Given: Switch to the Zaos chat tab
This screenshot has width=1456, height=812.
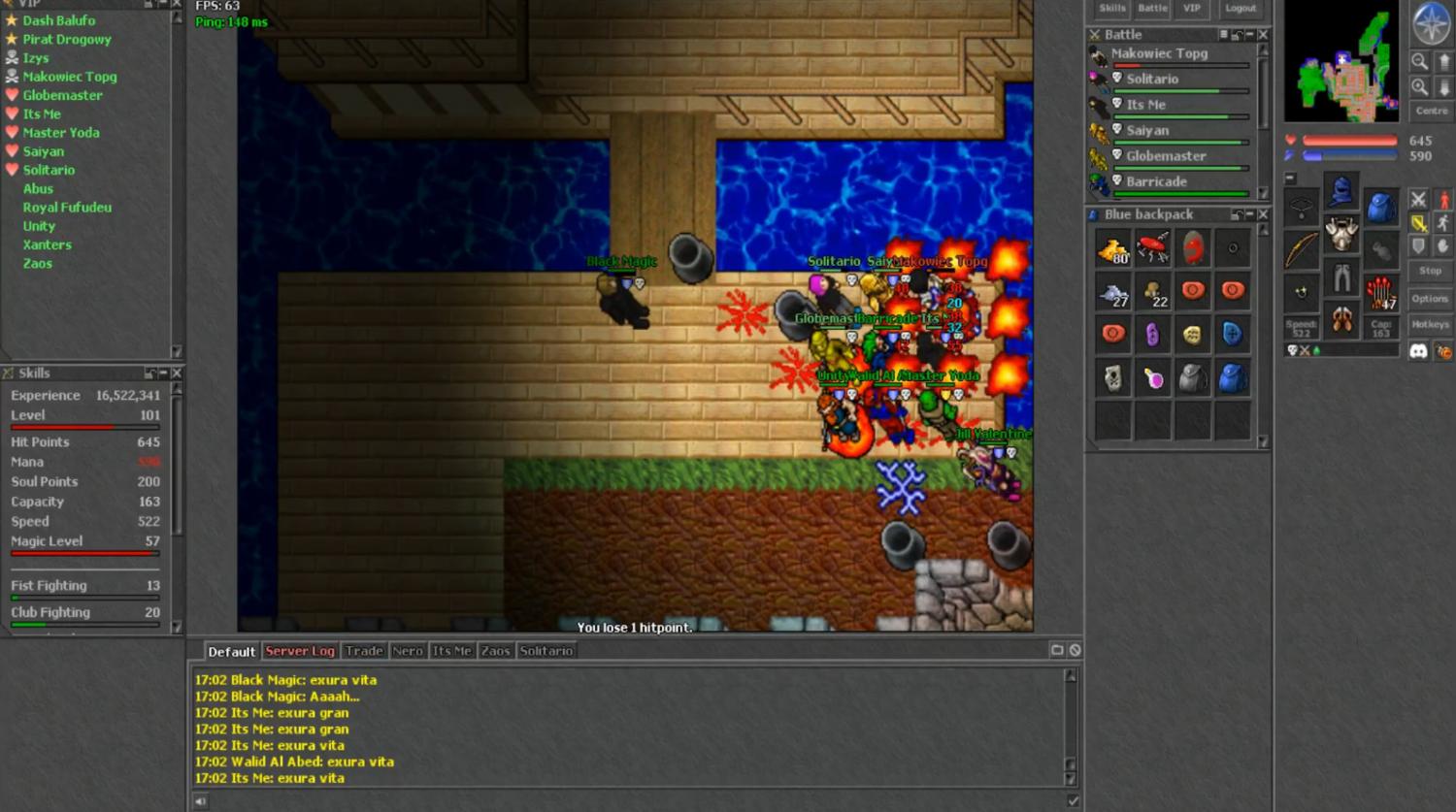Looking at the screenshot, I should click(495, 651).
